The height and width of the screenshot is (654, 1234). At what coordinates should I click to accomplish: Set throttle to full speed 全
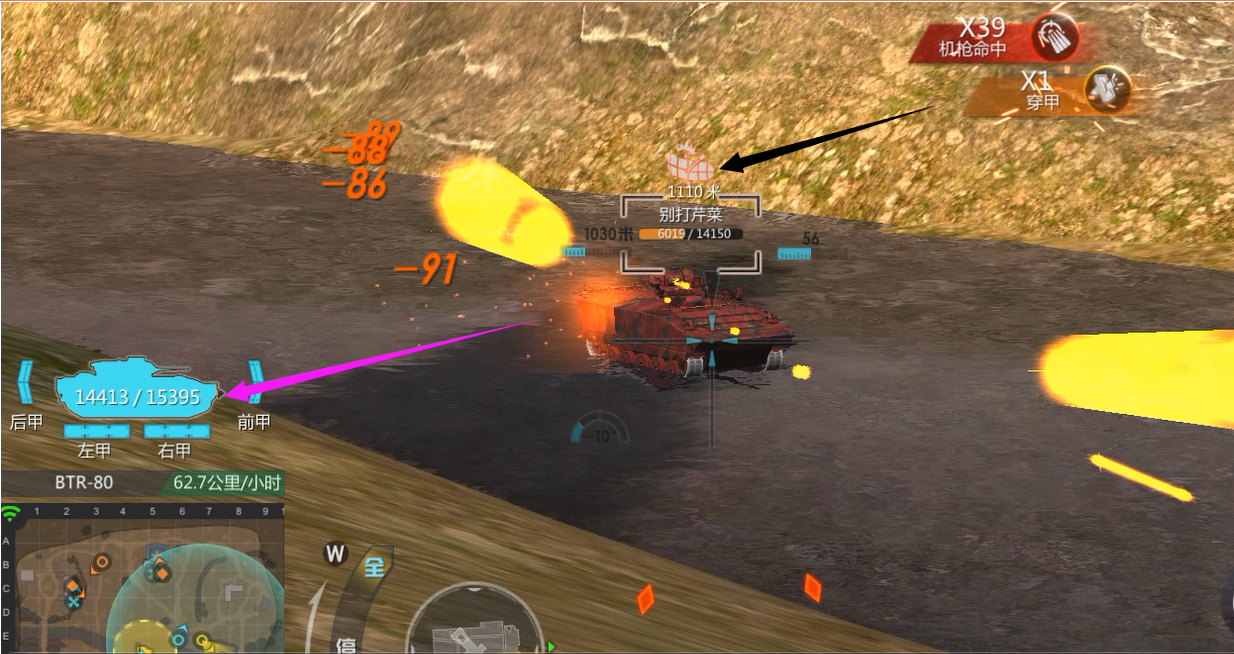(374, 567)
